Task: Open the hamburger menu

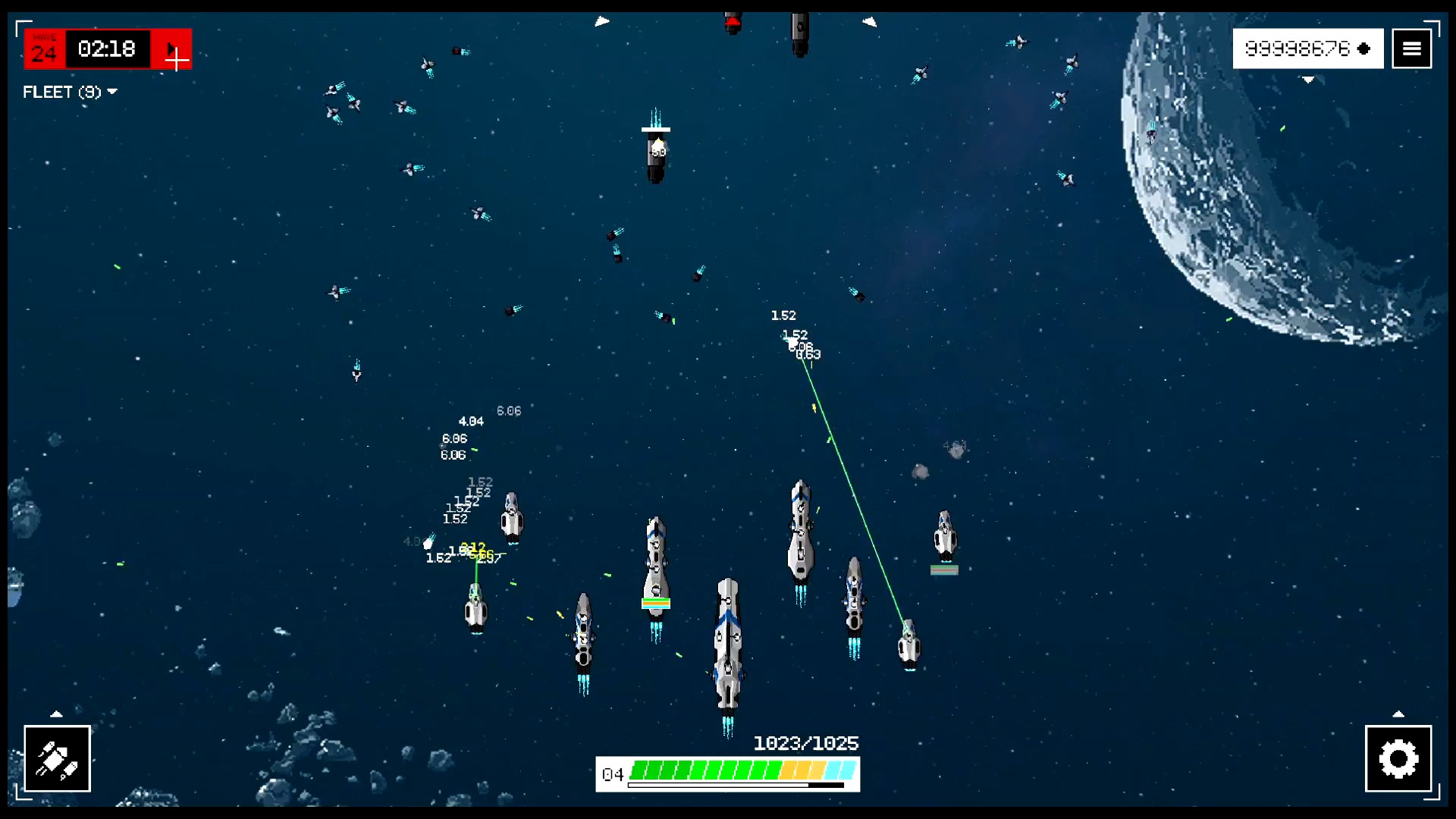Action: point(1411,49)
